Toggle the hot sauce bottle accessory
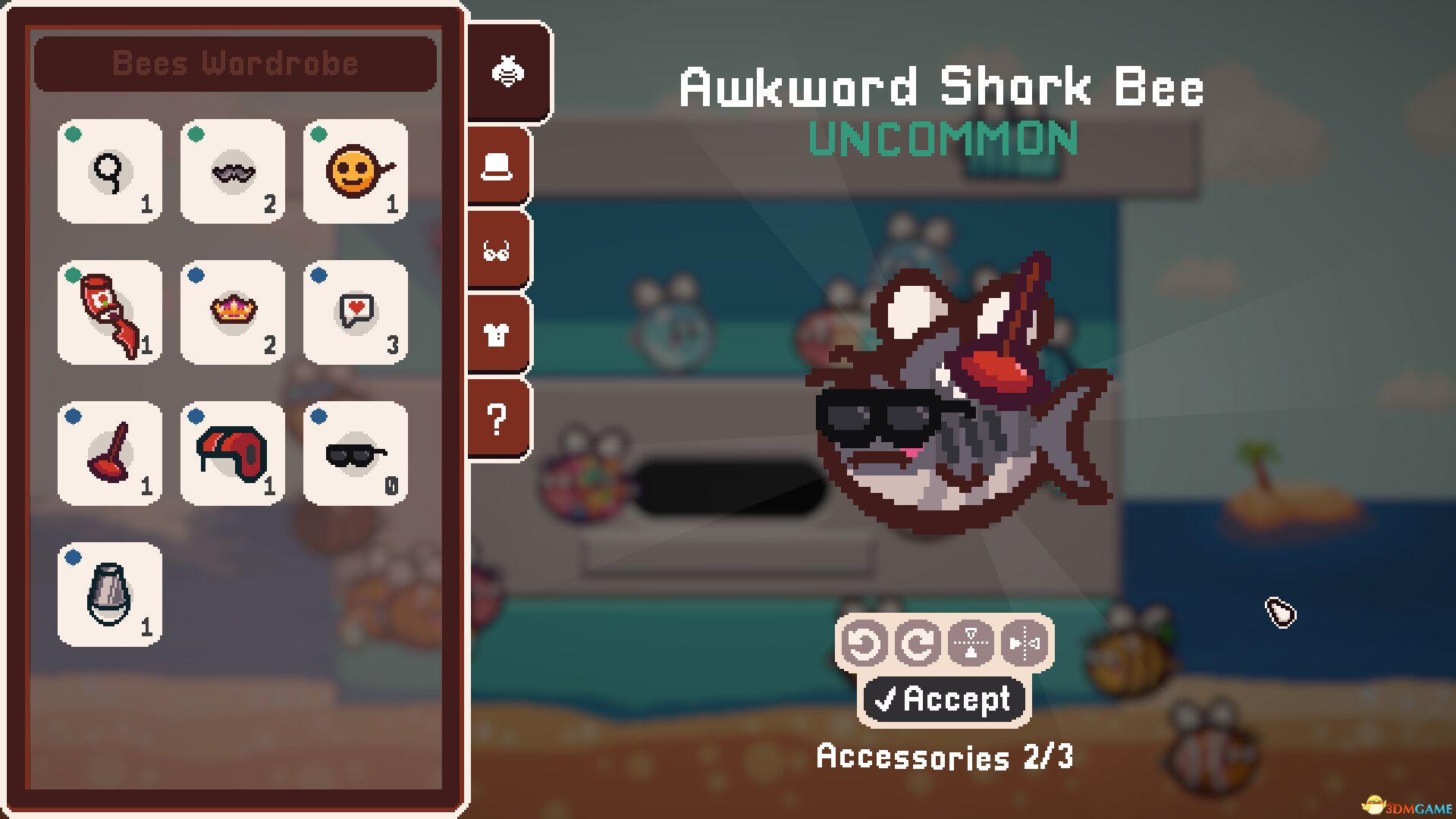This screenshot has height=819, width=1456. [x=109, y=313]
